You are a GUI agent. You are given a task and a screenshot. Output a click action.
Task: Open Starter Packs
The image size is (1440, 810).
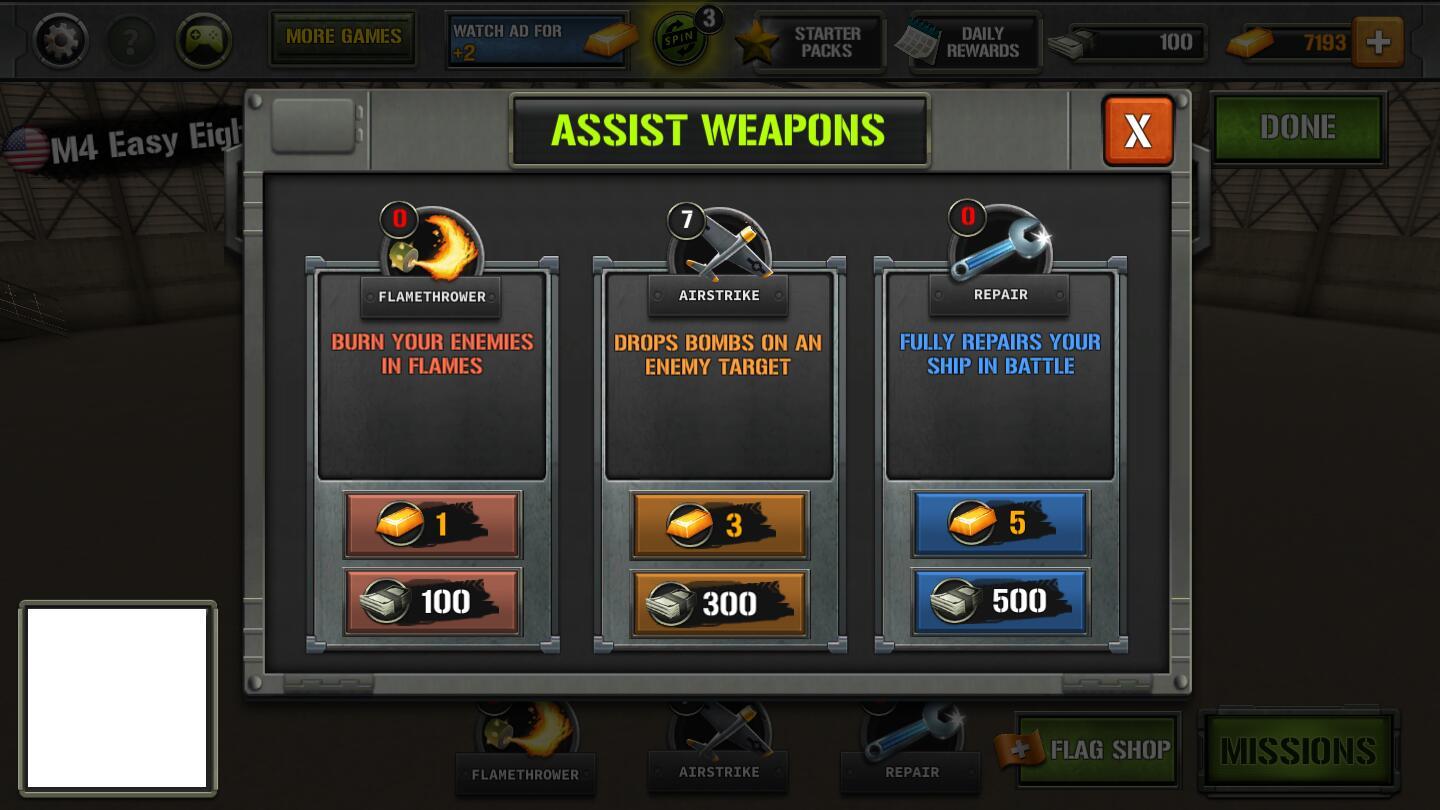point(810,42)
